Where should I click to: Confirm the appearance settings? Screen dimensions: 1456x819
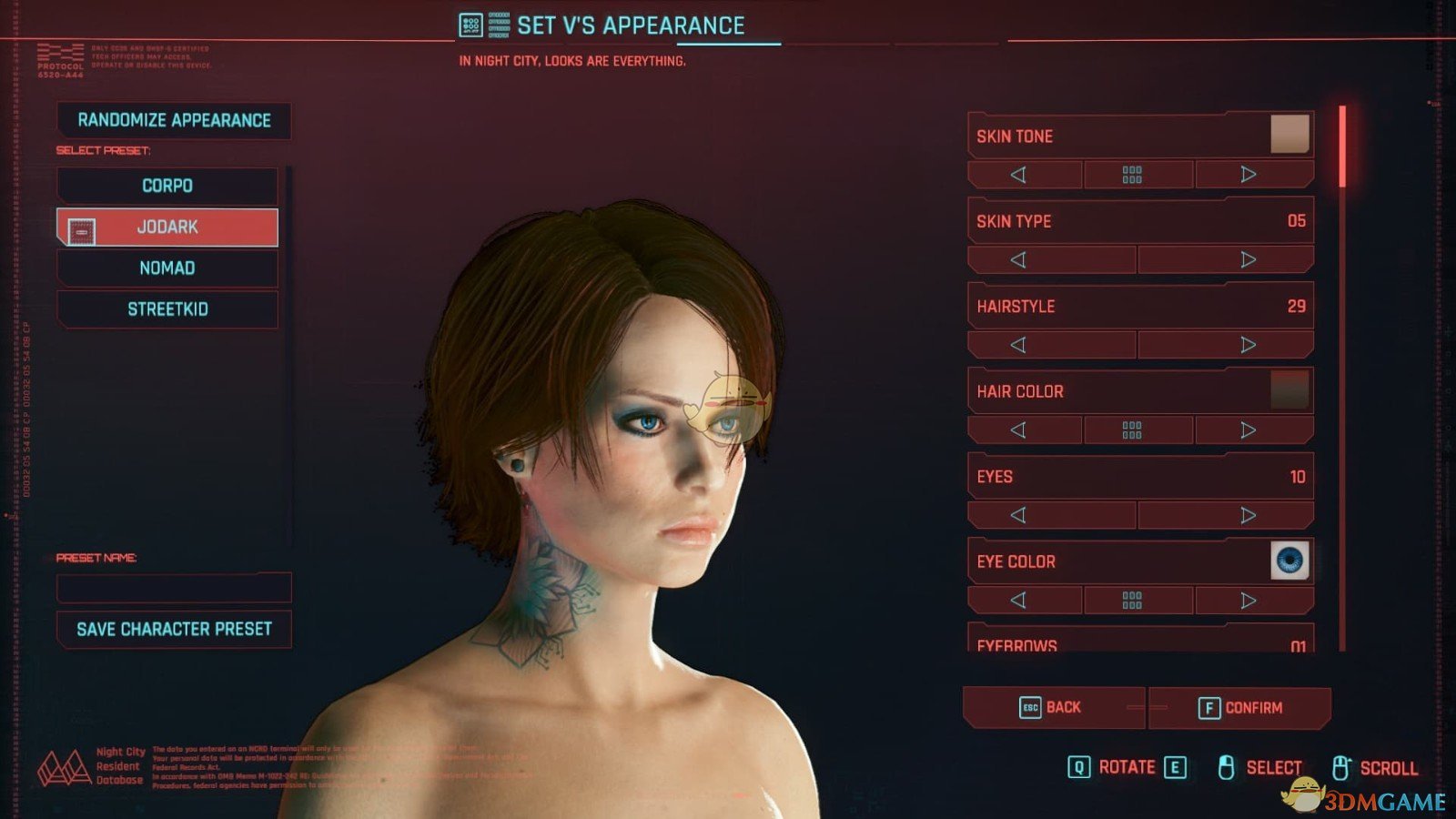[1240, 708]
